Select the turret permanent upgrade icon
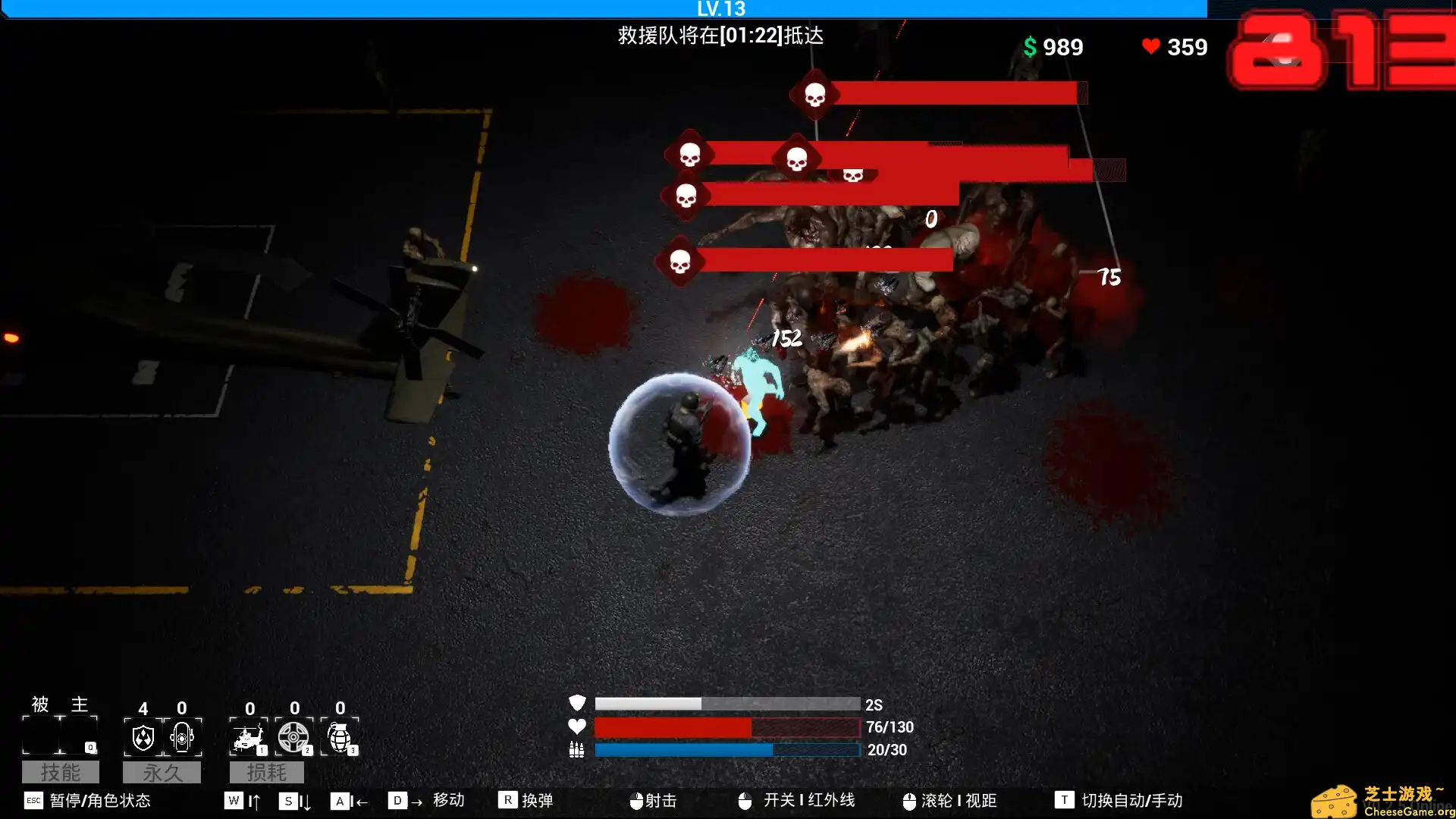Image resolution: width=1456 pixels, height=819 pixels. [x=182, y=737]
